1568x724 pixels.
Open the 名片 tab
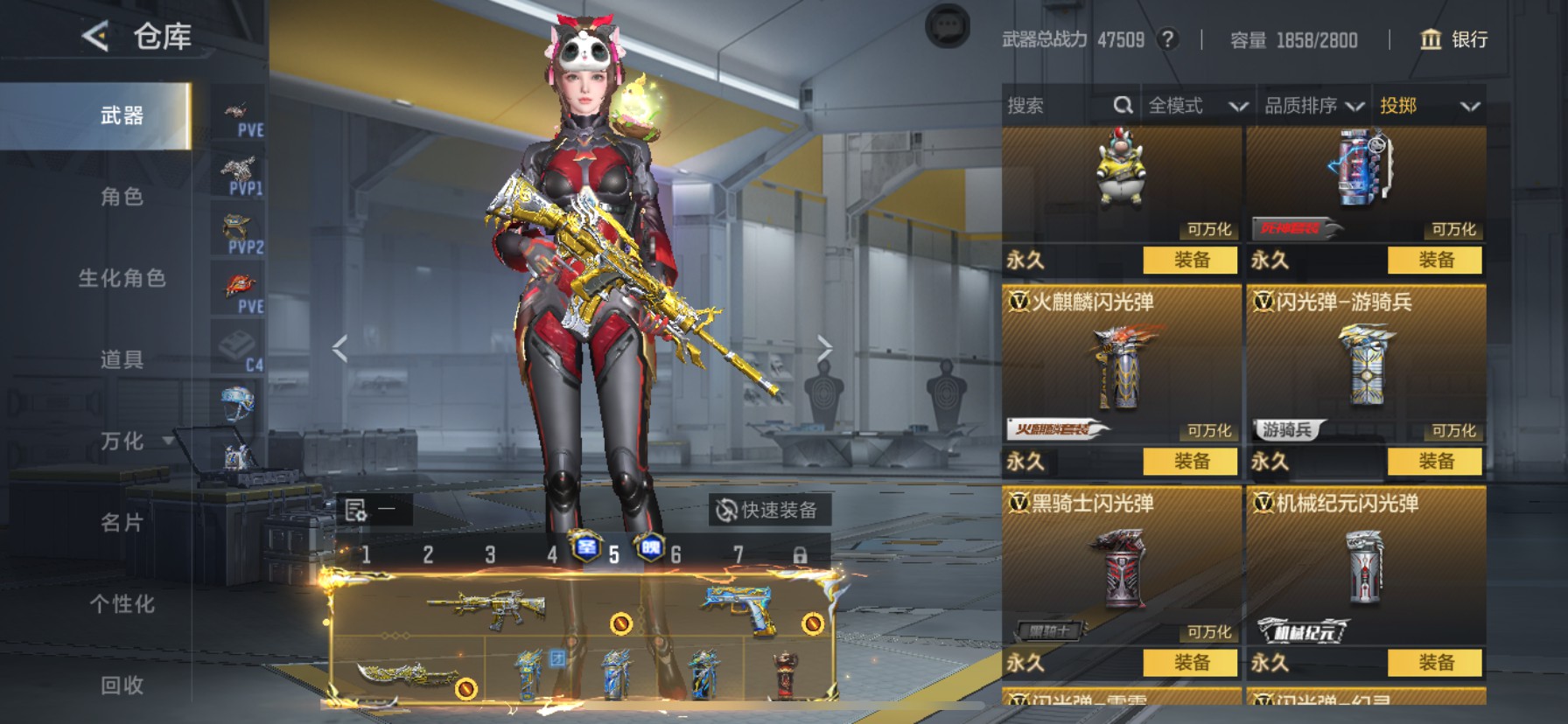(122, 523)
